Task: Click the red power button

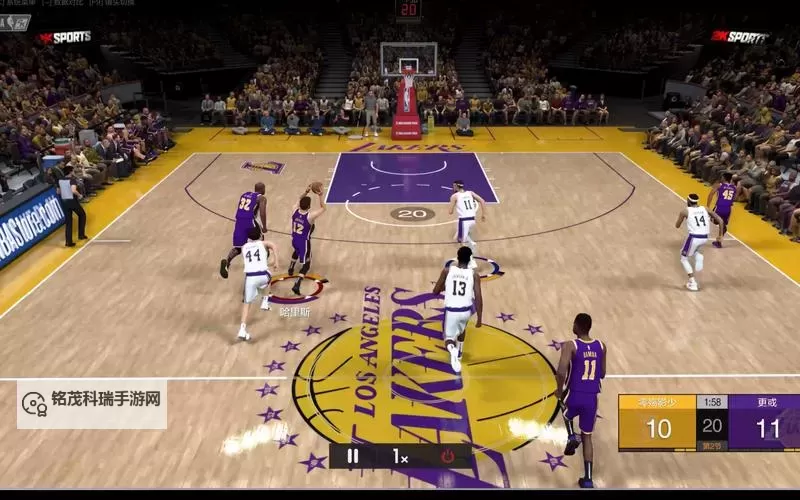Action: point(447,456)
